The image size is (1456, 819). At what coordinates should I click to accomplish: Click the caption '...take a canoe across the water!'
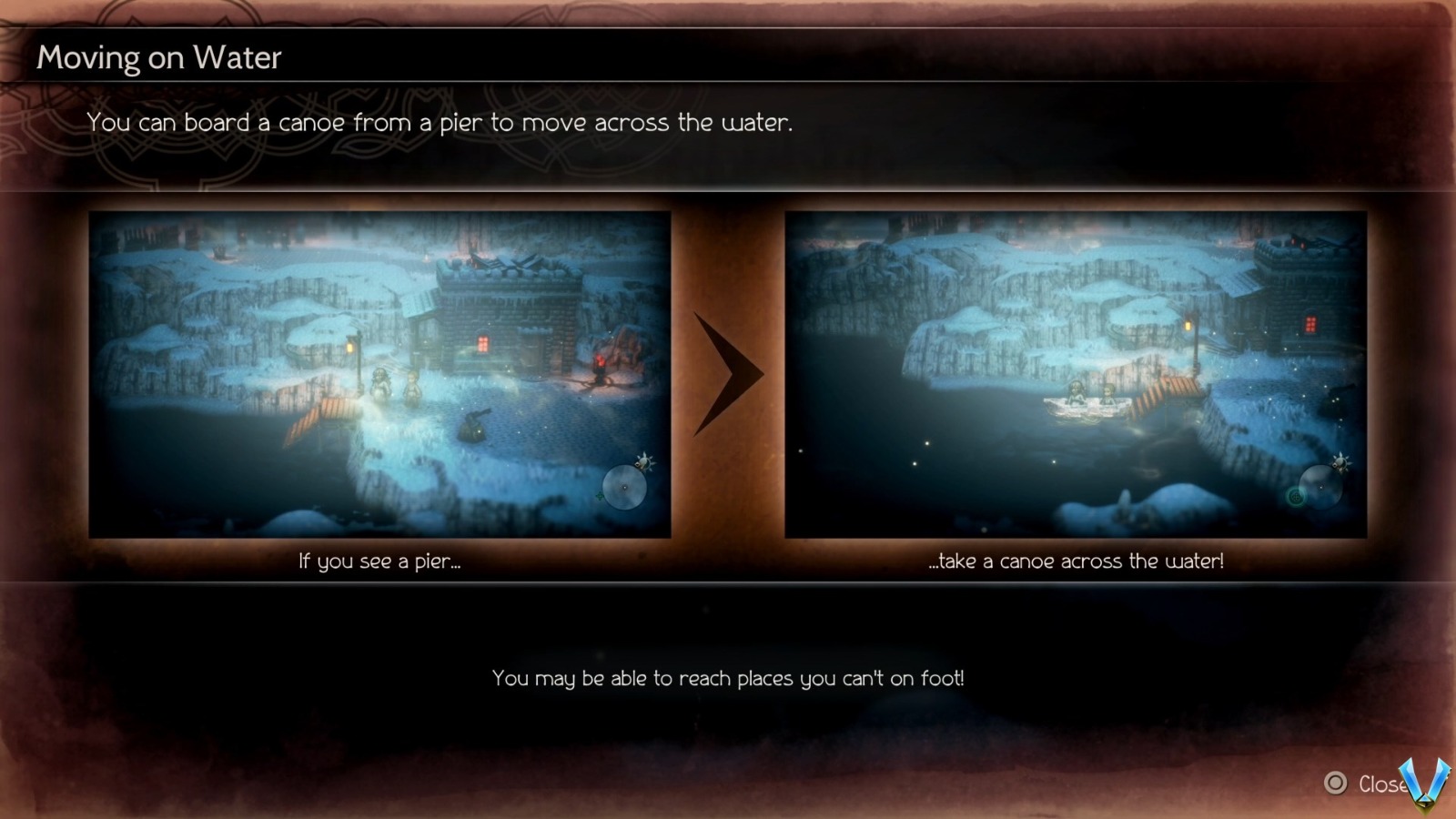pos(1078,561)
